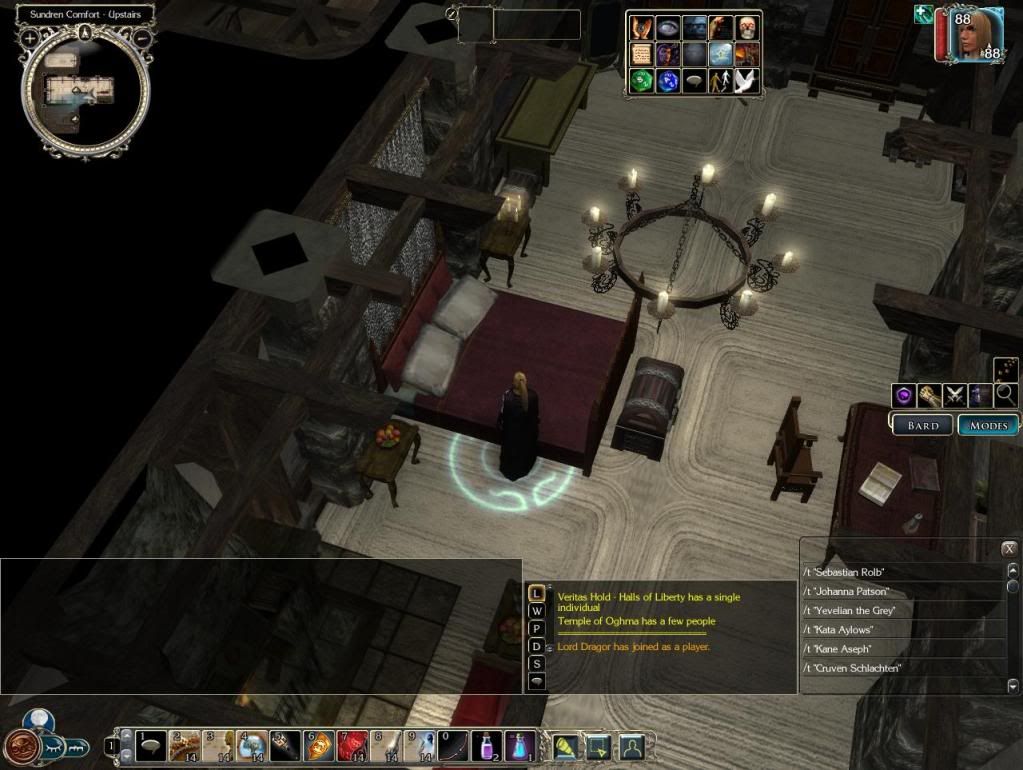
Task: Open the Modes menu
Action: [987, 425]
